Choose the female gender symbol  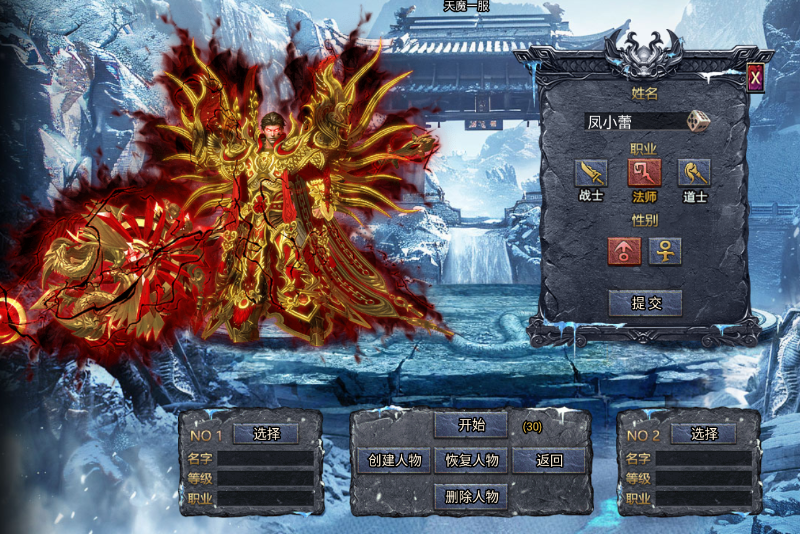coord(665,251)
